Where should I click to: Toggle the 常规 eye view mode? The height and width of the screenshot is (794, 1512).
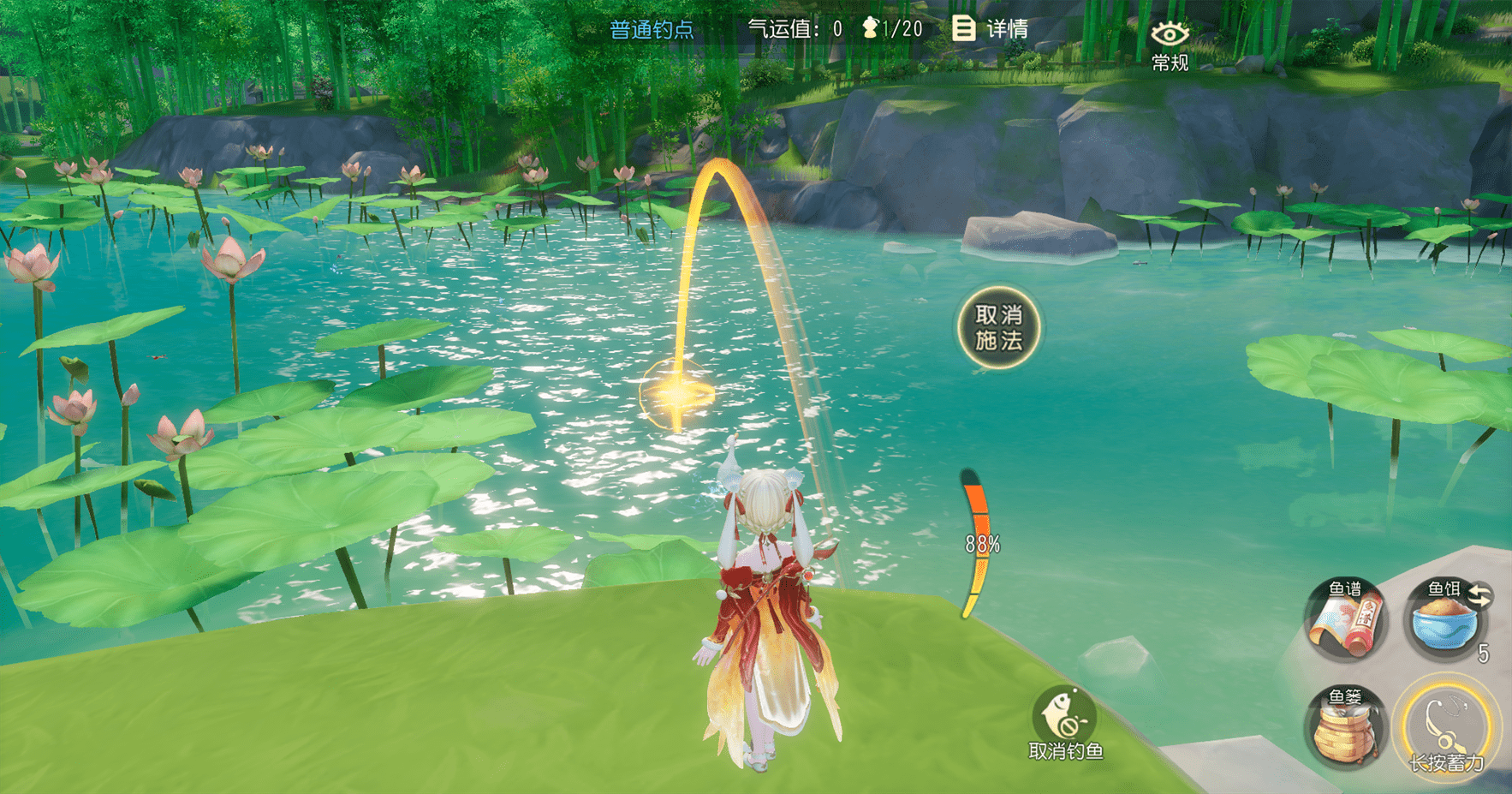pos(1170,45)
